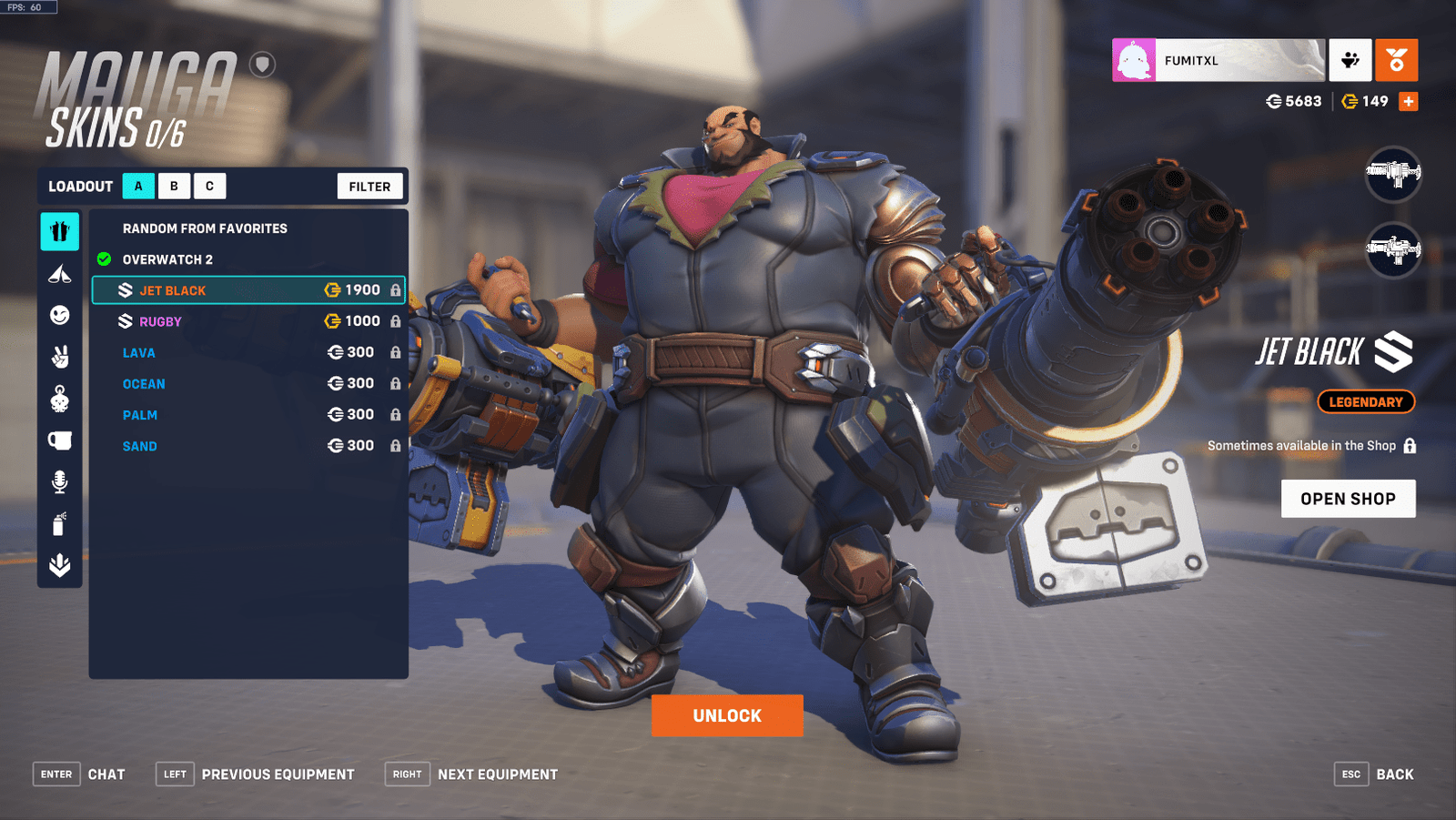
Task: Switch to Loadout C
Action: [209, 186]
